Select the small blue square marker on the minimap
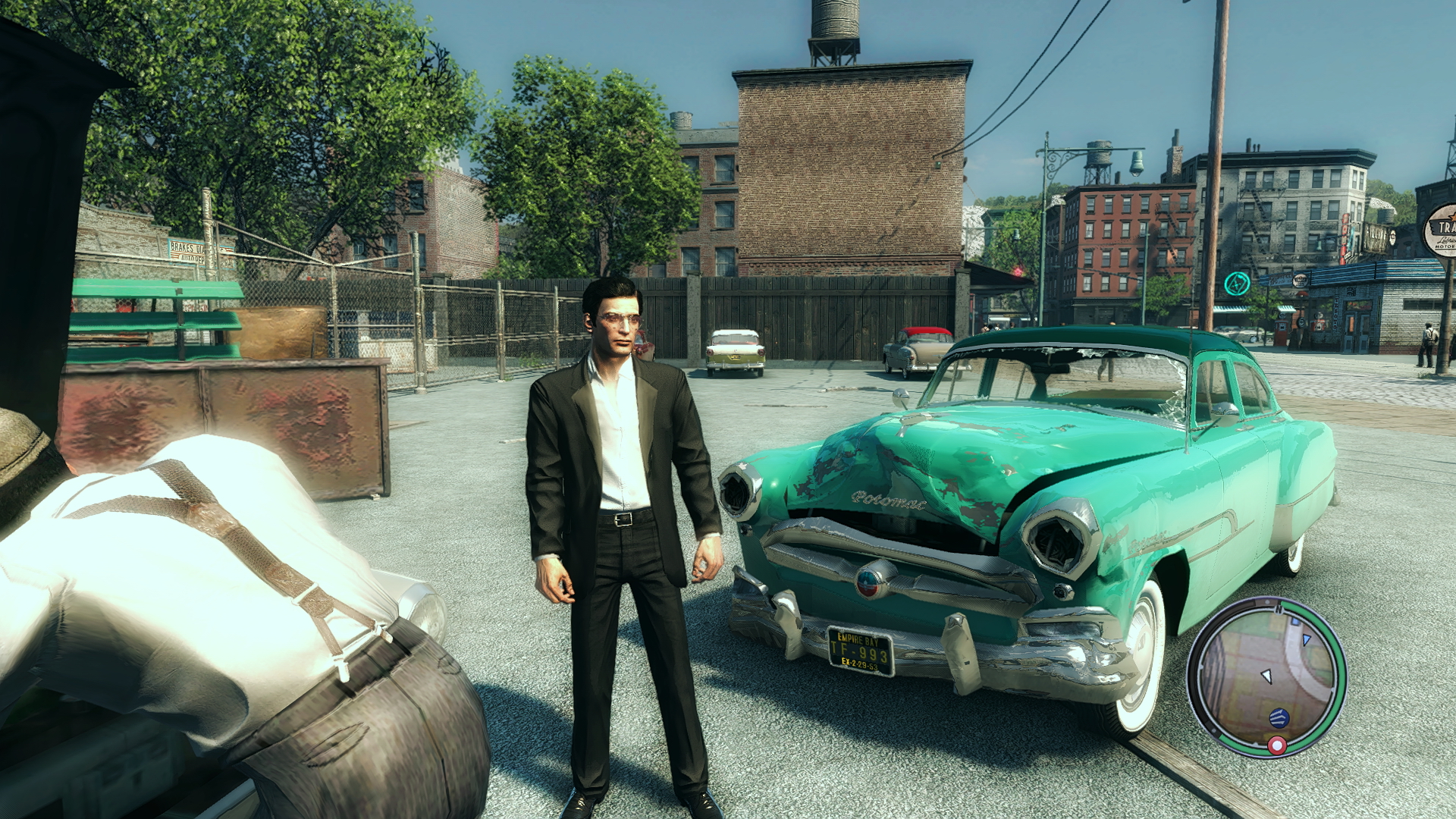This screenshot has height=819, width=1456. pos(1296,622)
